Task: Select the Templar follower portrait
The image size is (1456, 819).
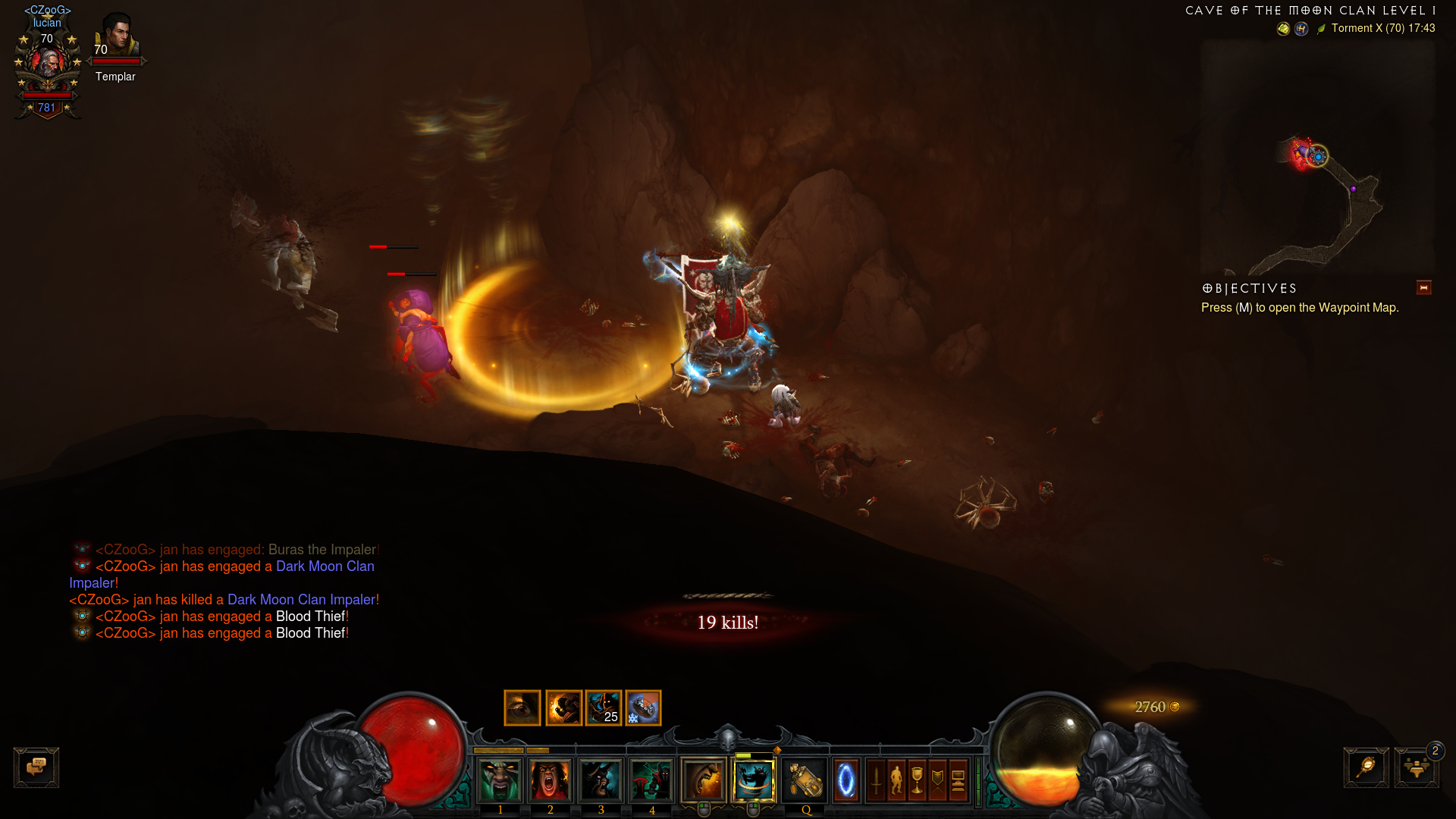Action: [x=116, y=38]
